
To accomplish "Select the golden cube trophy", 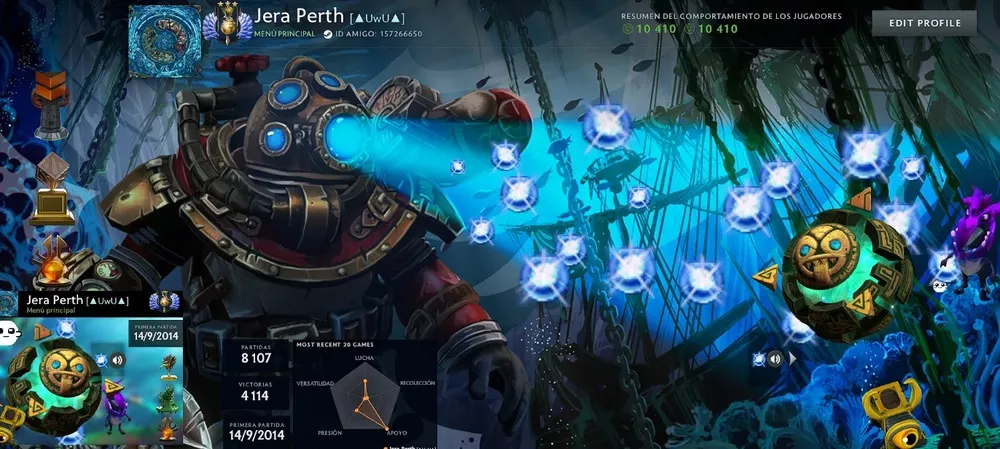I will [x=49, y=190].
